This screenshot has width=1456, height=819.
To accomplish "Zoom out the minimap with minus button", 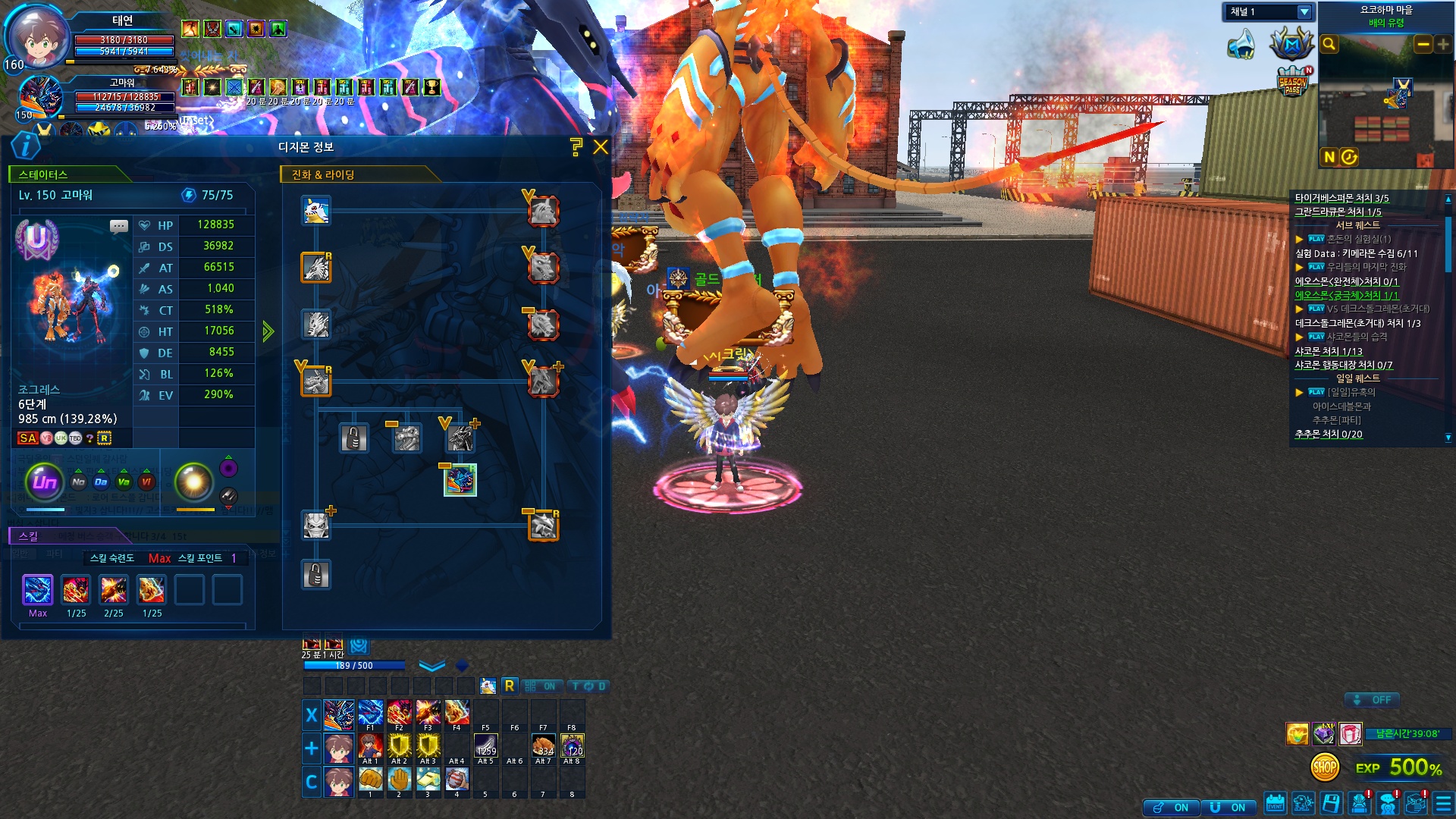I will pos(1423,45).
